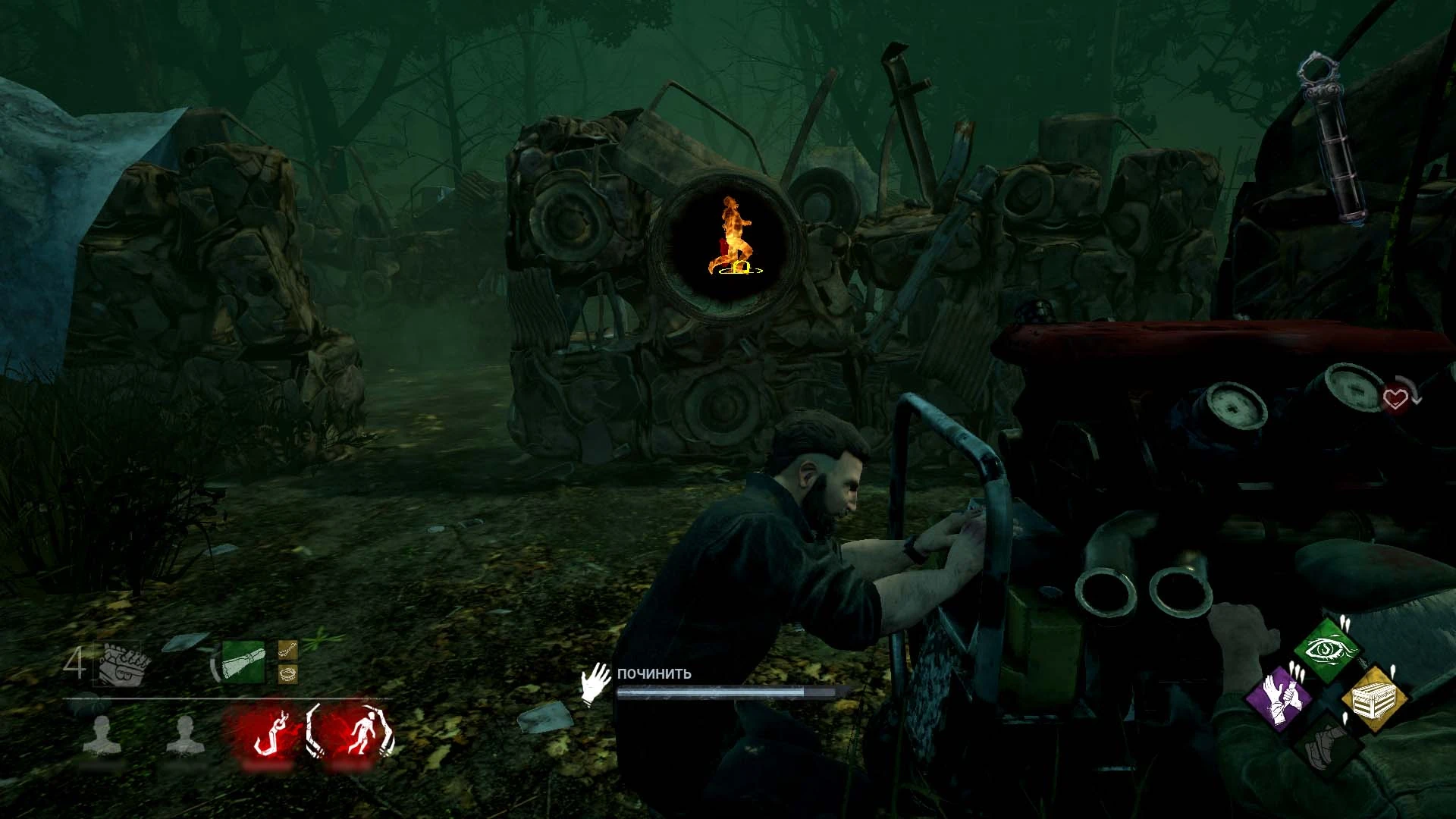This screenshot has height=819, width=1456.
Task: Click the upper flashlight add-on icon
Action: point(287,649)
